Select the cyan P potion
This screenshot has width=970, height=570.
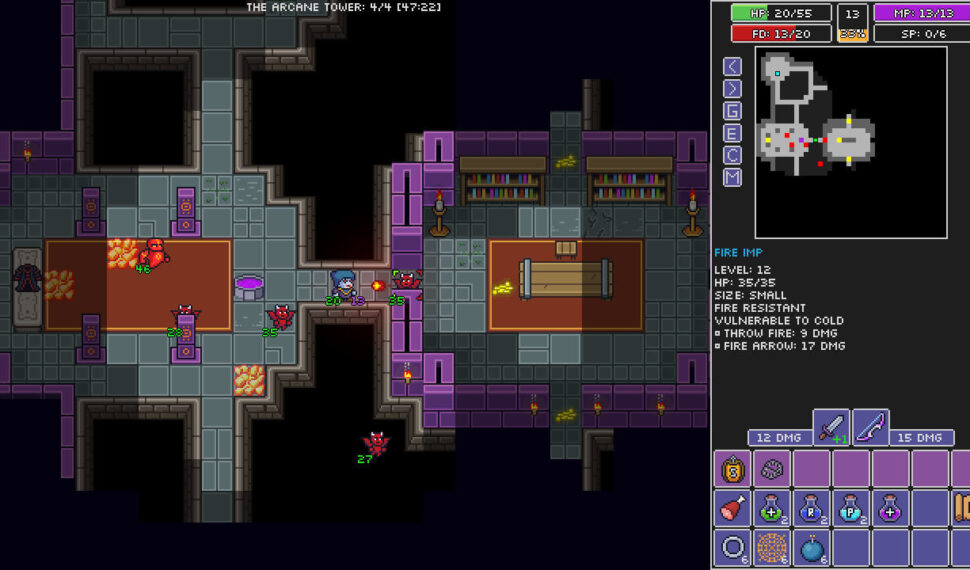pyautogui.click(x=851, y=508)
